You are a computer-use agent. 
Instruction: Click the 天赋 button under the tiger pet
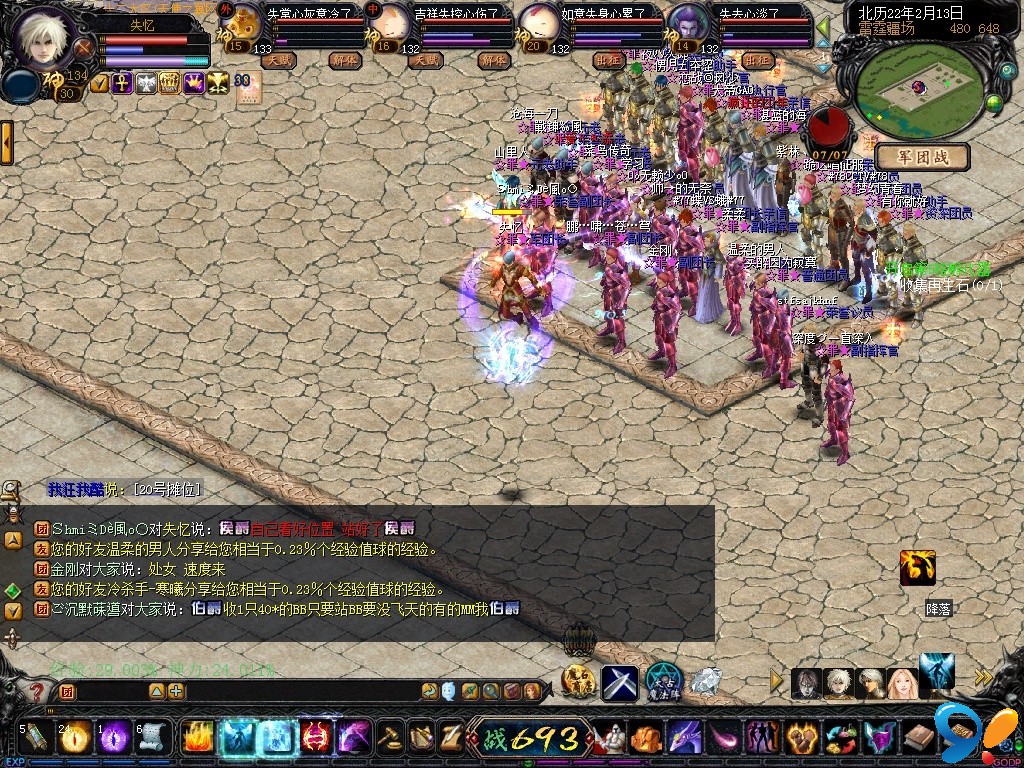click(x=278, y=60)
